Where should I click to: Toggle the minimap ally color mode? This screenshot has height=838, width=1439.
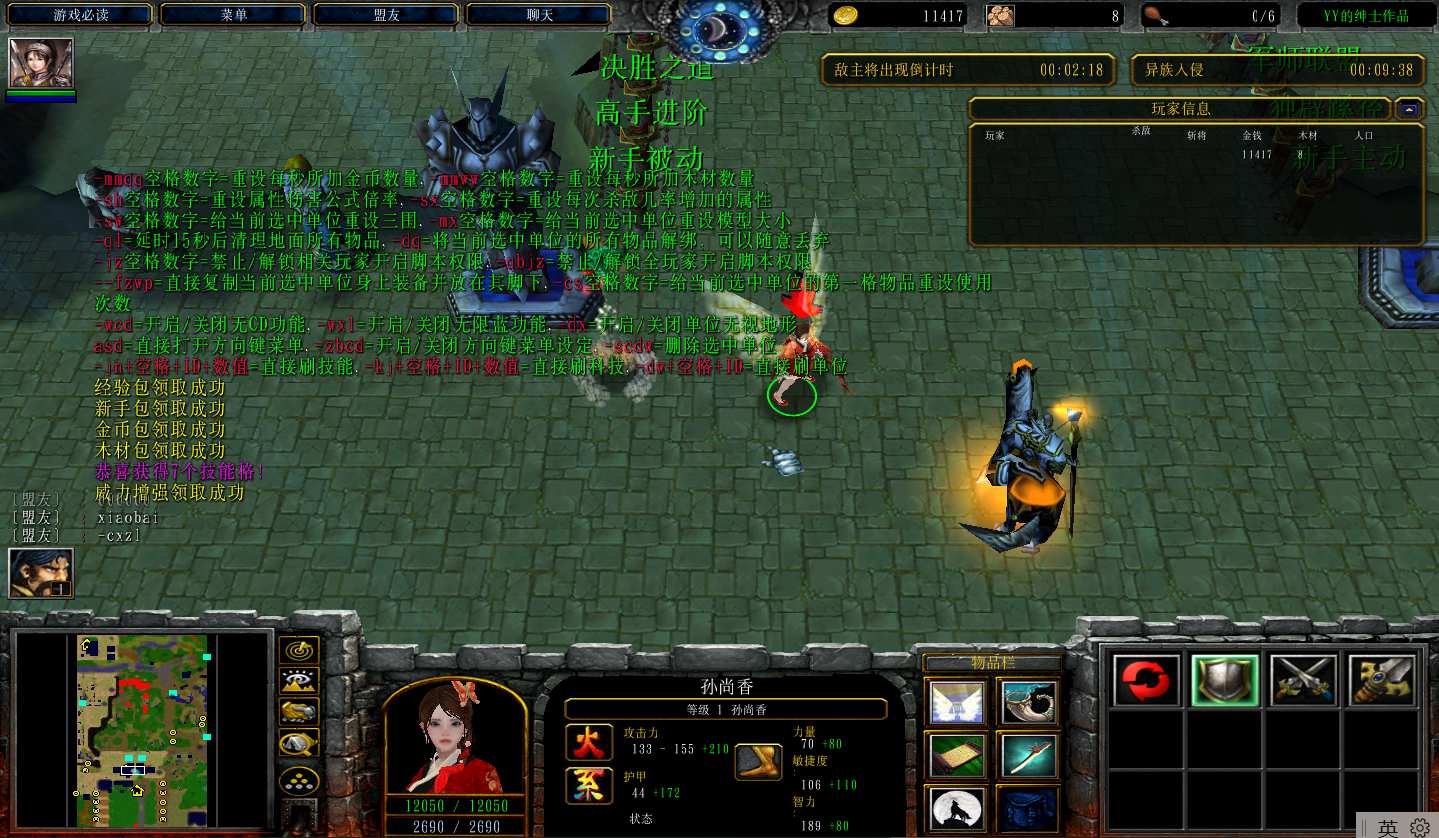point(299,712)
